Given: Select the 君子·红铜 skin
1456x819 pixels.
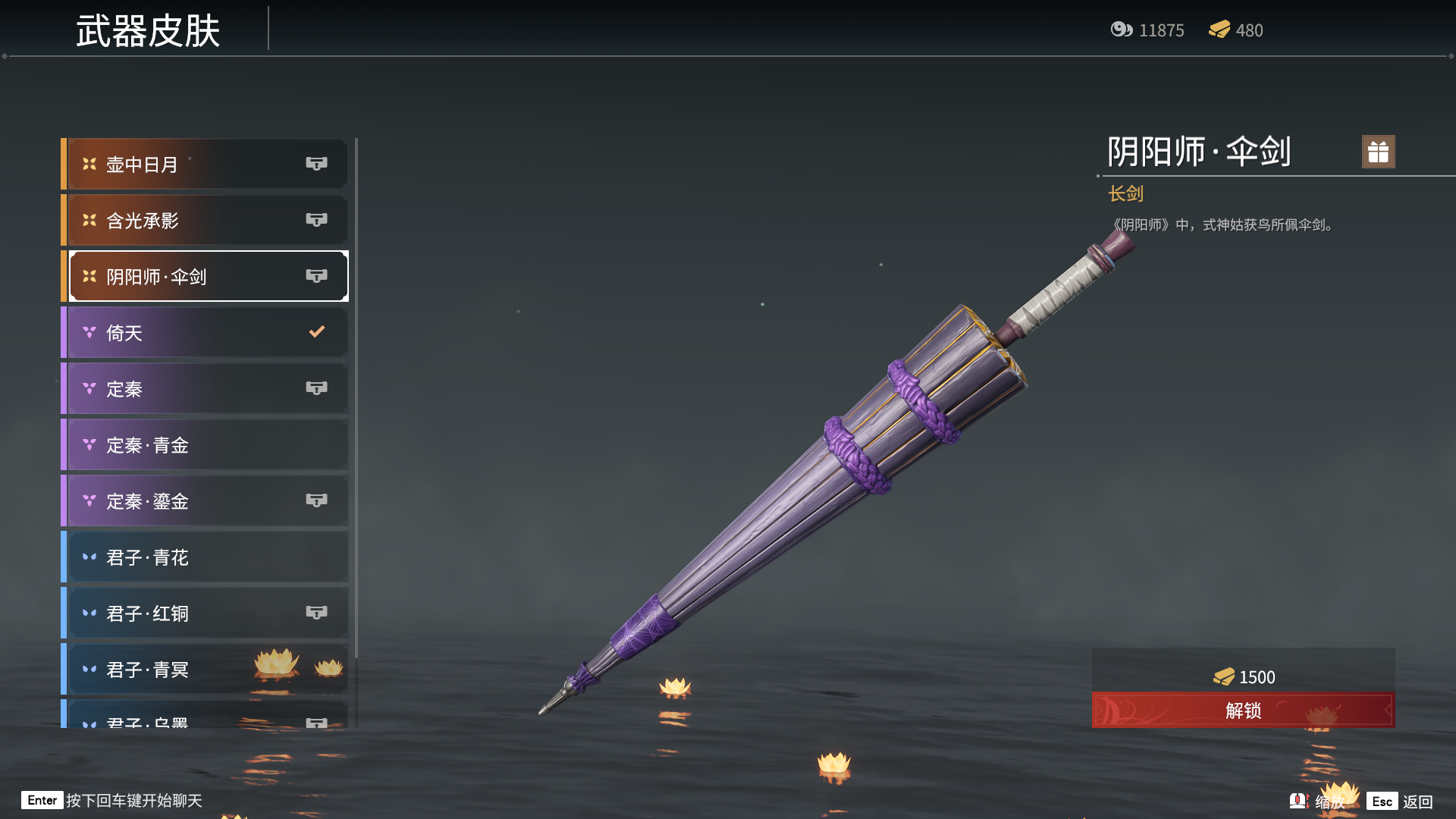Looking at the screenshot, I should [206, 613].
